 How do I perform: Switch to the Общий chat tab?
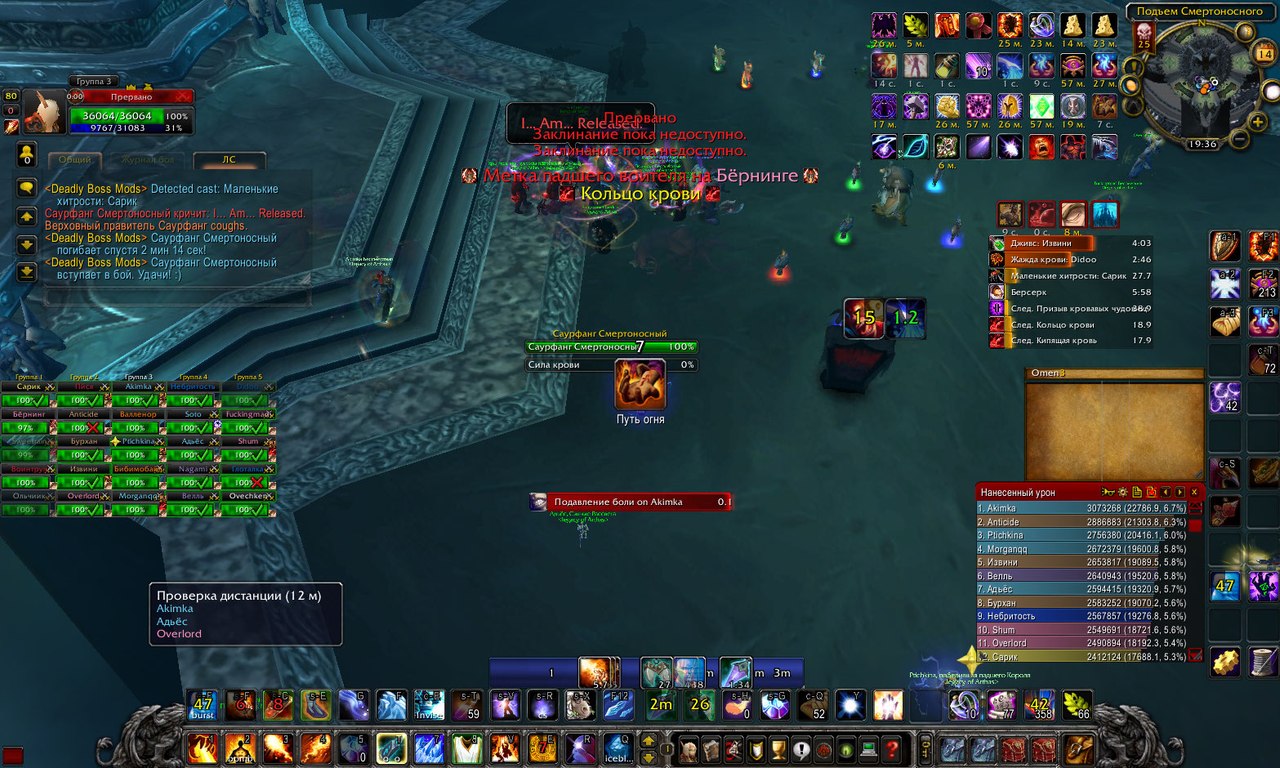[75, 160]
